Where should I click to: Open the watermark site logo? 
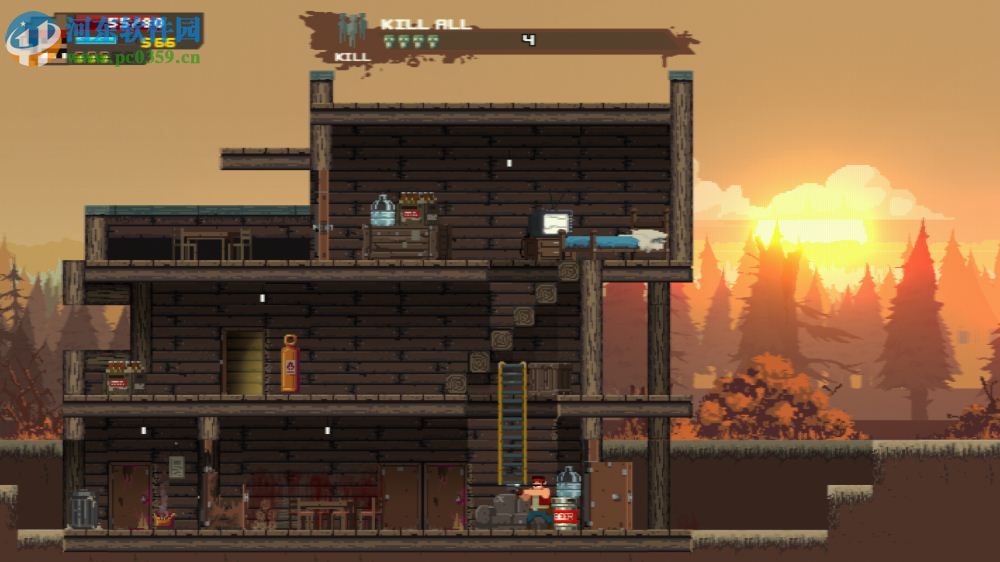[30, 38]
